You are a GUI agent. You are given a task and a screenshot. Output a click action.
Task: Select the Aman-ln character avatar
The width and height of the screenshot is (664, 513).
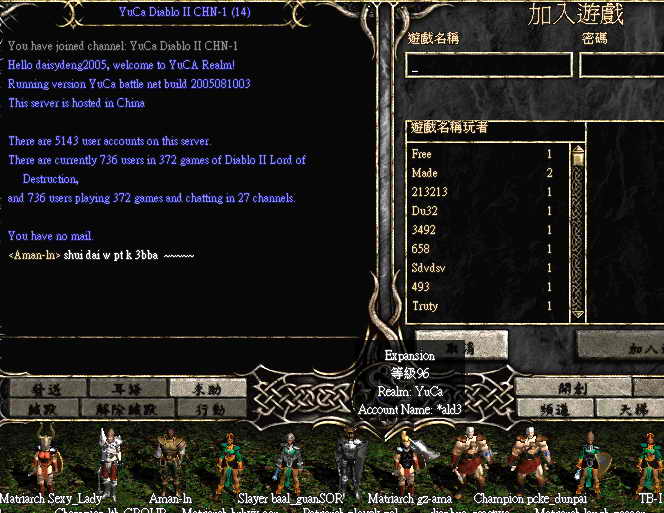point(170,461)
